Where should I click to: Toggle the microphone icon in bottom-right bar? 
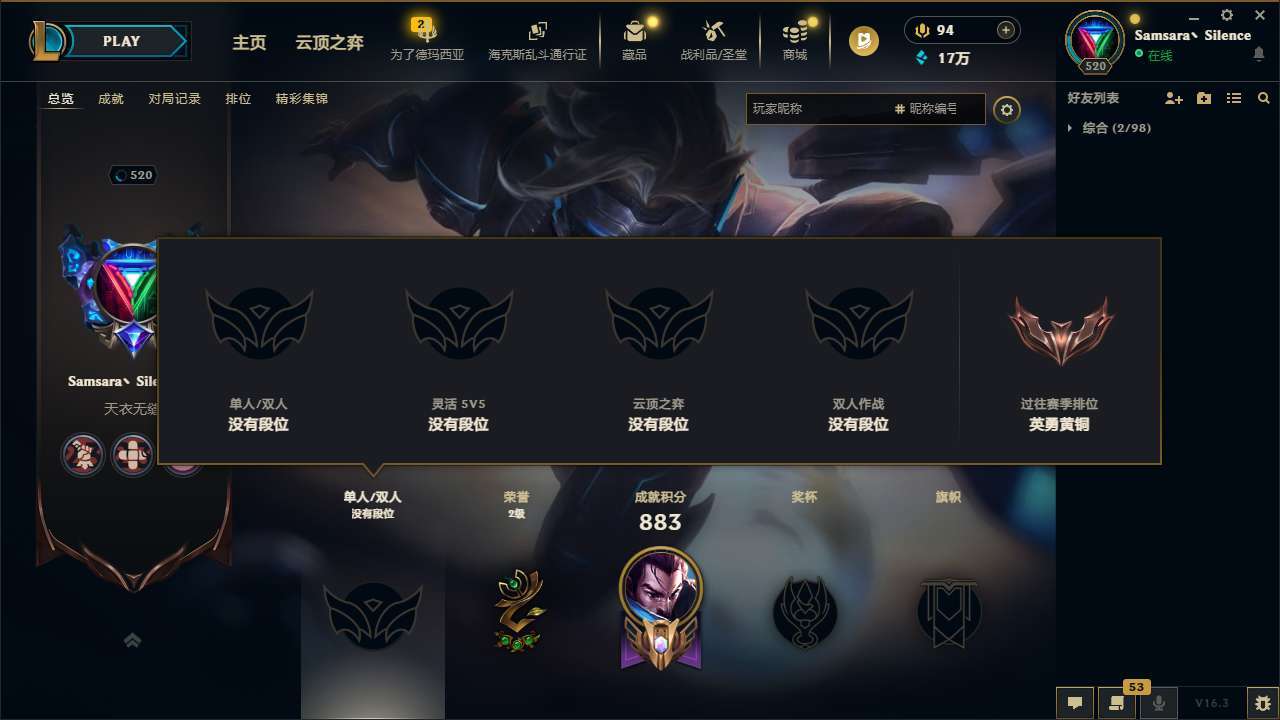tap(1158, 702)
